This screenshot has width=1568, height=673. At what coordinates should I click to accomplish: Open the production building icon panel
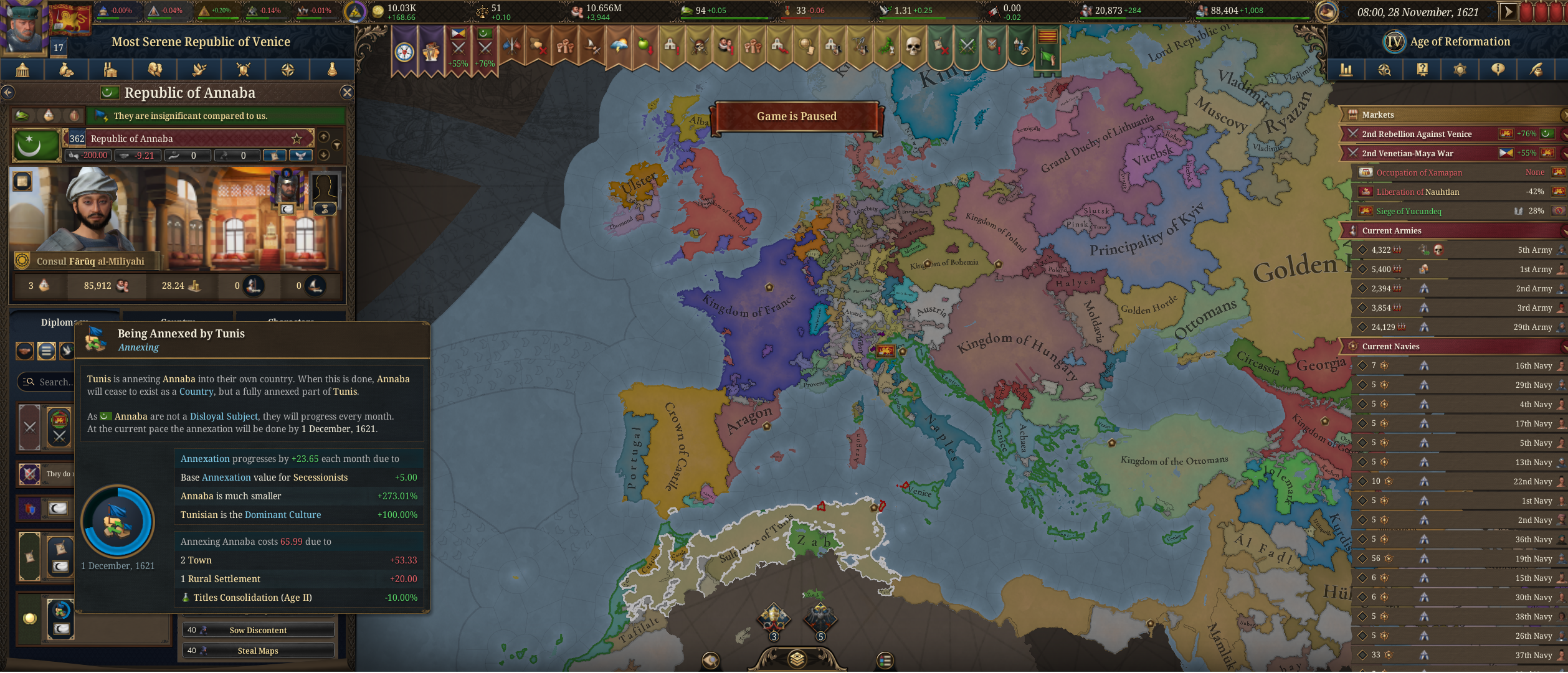[110, 70]
